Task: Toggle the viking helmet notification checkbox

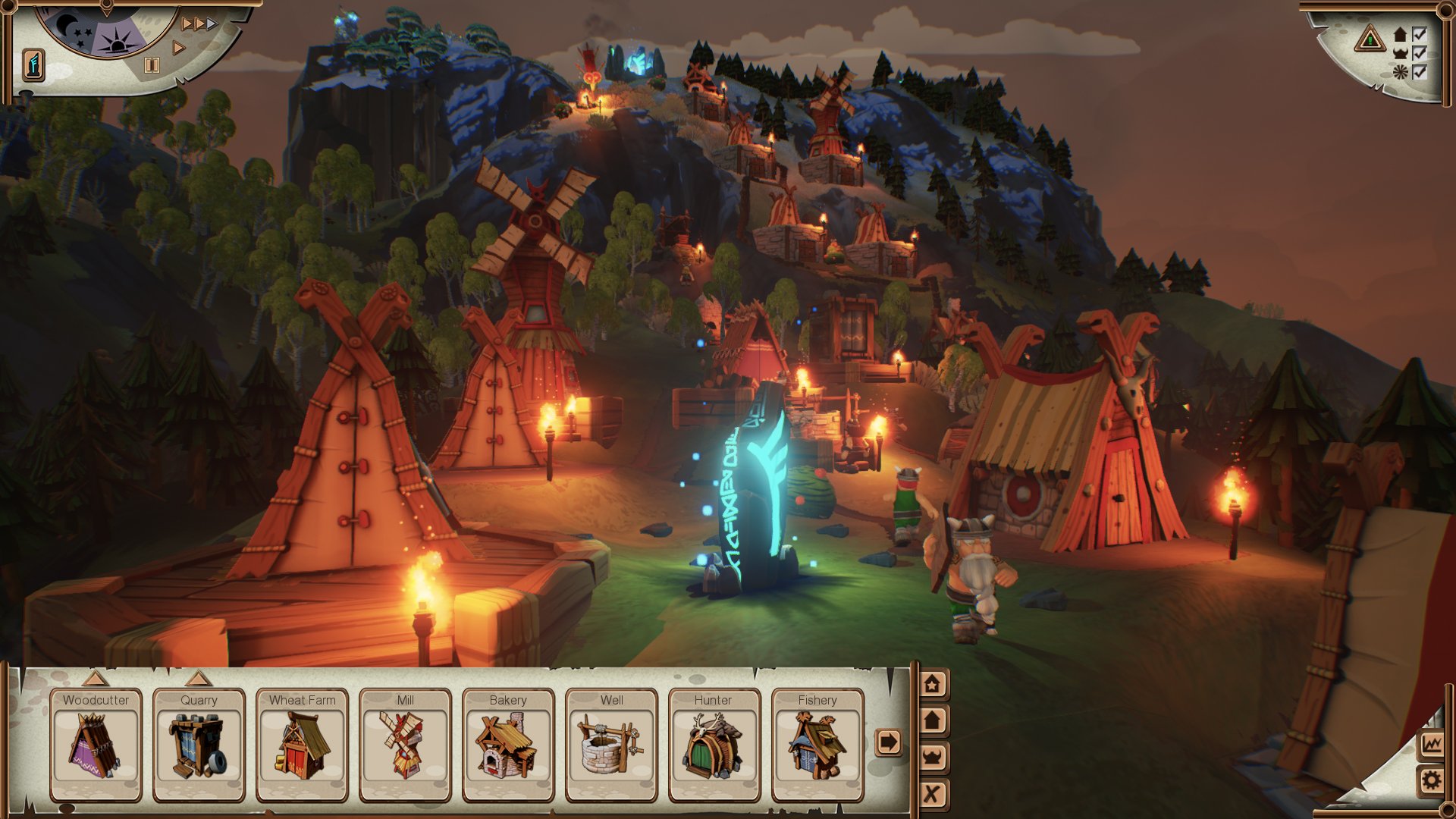Action: [x=1420, y=54]
